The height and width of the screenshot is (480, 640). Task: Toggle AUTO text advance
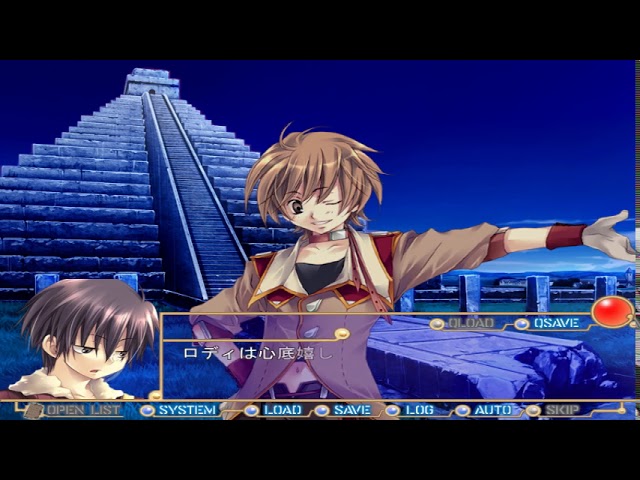click(492, 410)
